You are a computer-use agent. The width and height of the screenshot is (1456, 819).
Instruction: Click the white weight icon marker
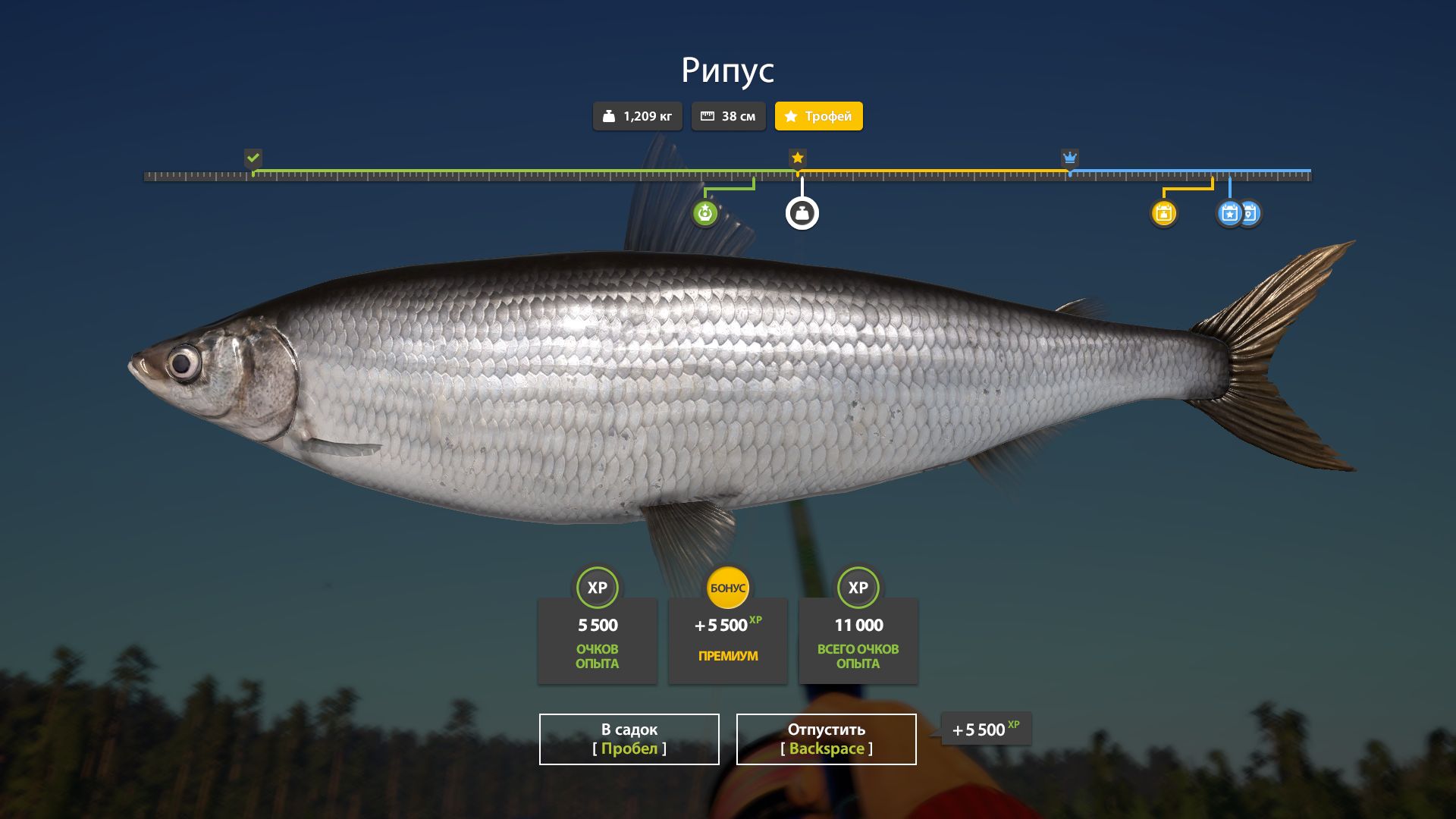coord(802,214)
